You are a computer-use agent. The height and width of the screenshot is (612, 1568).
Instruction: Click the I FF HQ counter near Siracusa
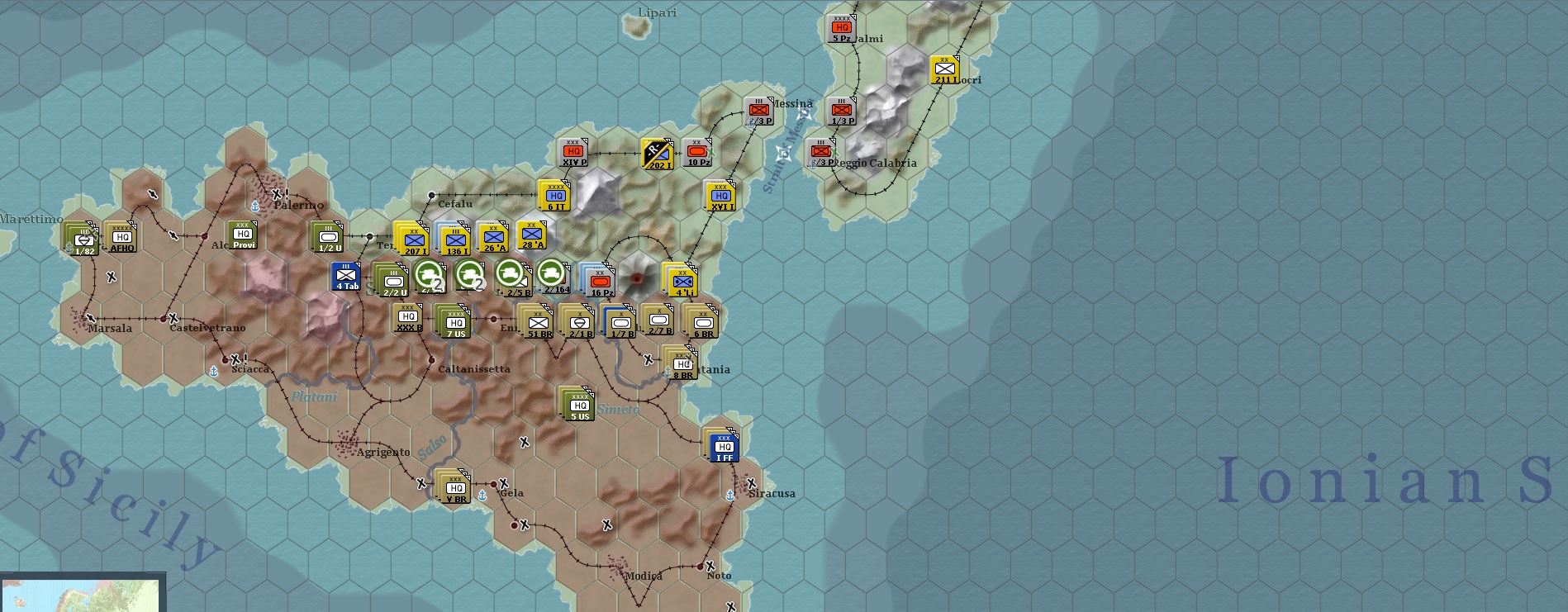tap(725, 448)
